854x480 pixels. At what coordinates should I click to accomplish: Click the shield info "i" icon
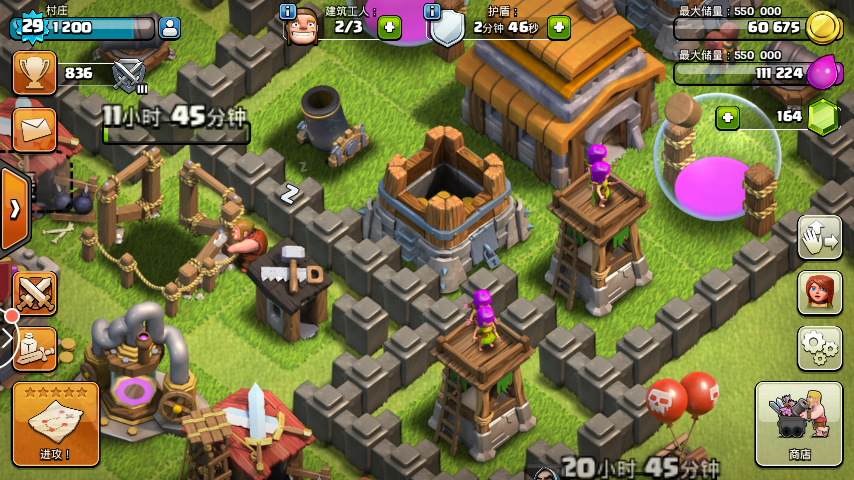[432, 12]
